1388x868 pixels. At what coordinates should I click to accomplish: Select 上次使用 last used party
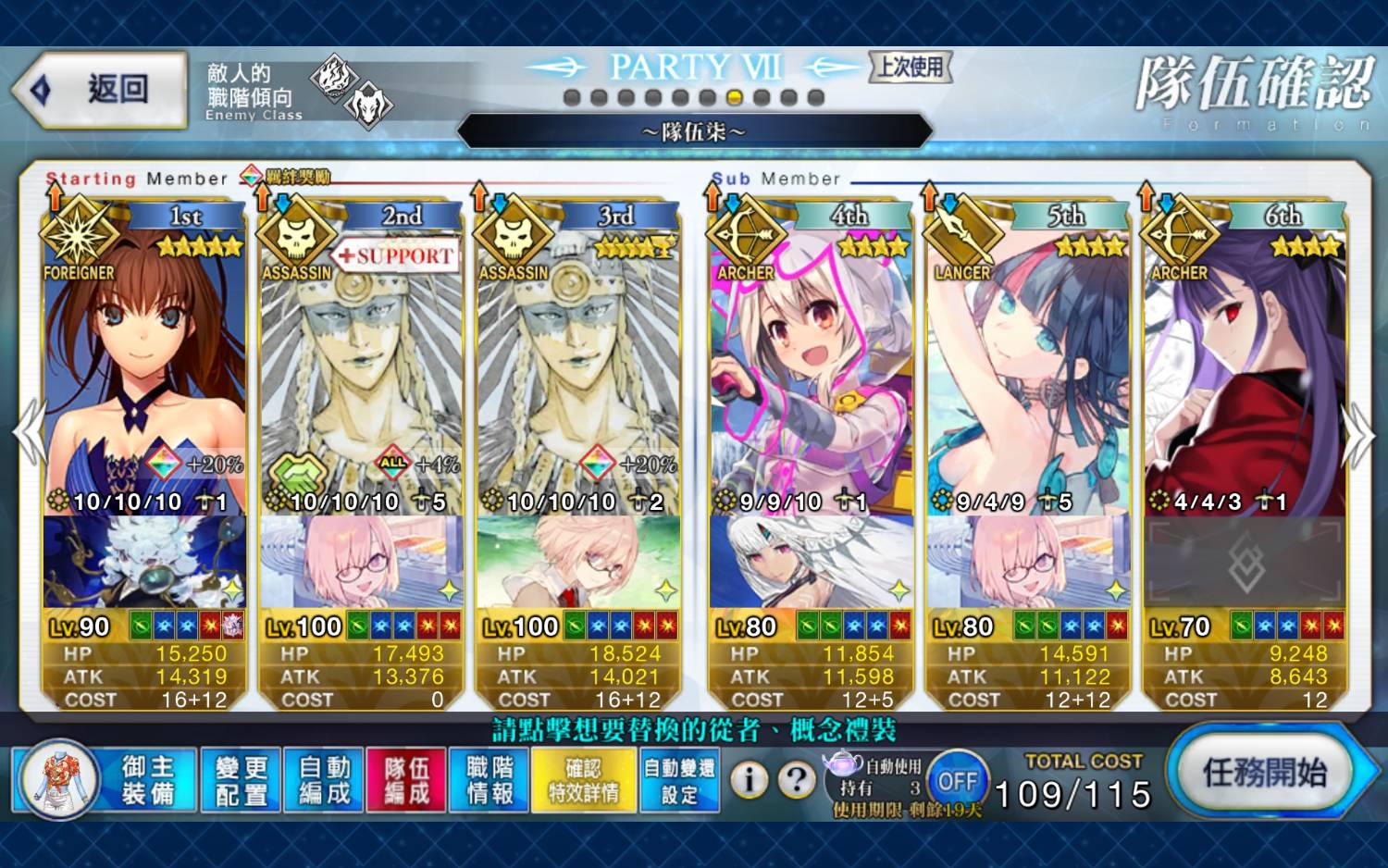coord(911,67)
